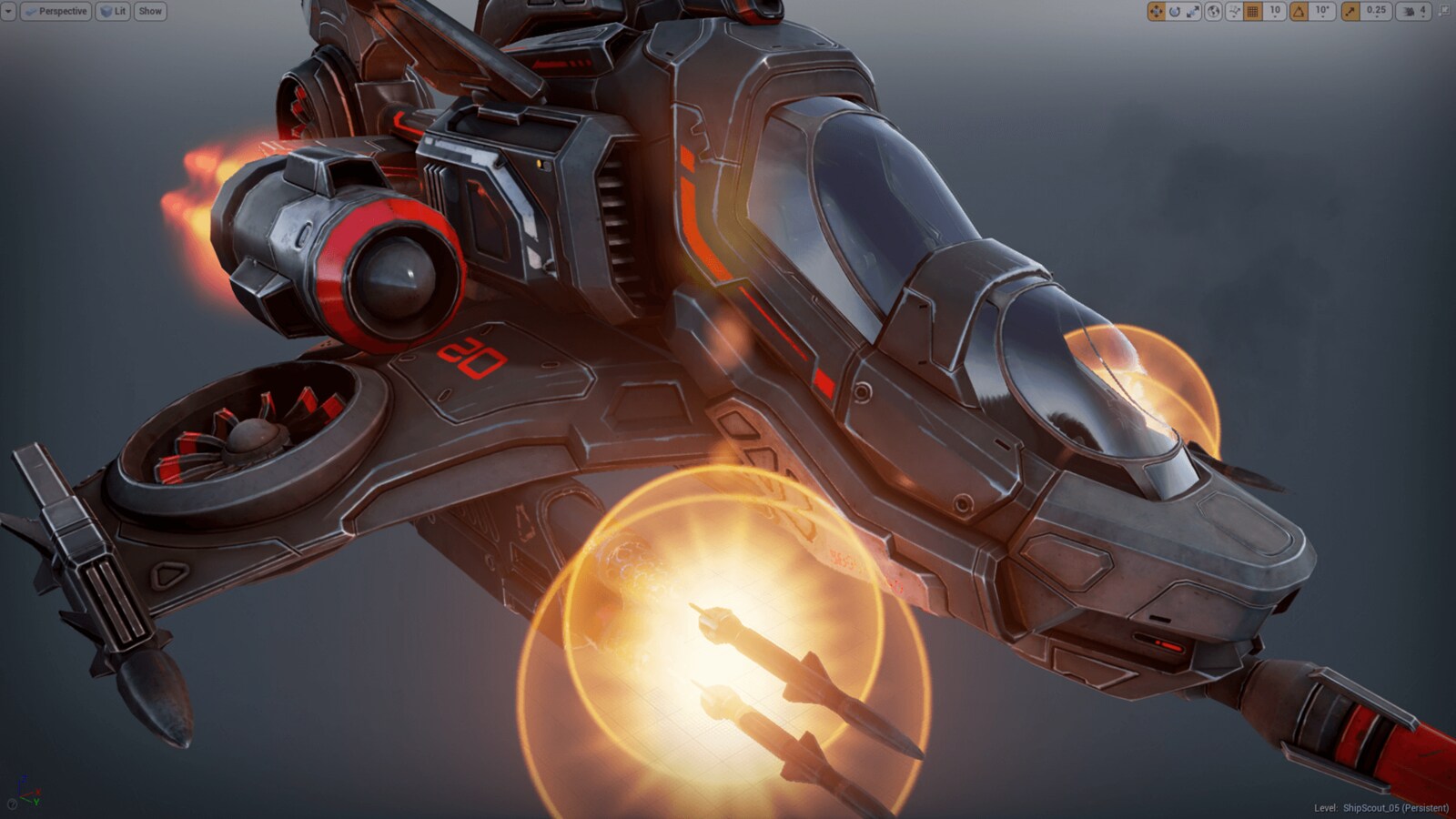Select the Translate tool
This screenshot has height=819, width=1456.
(1158, 11)
